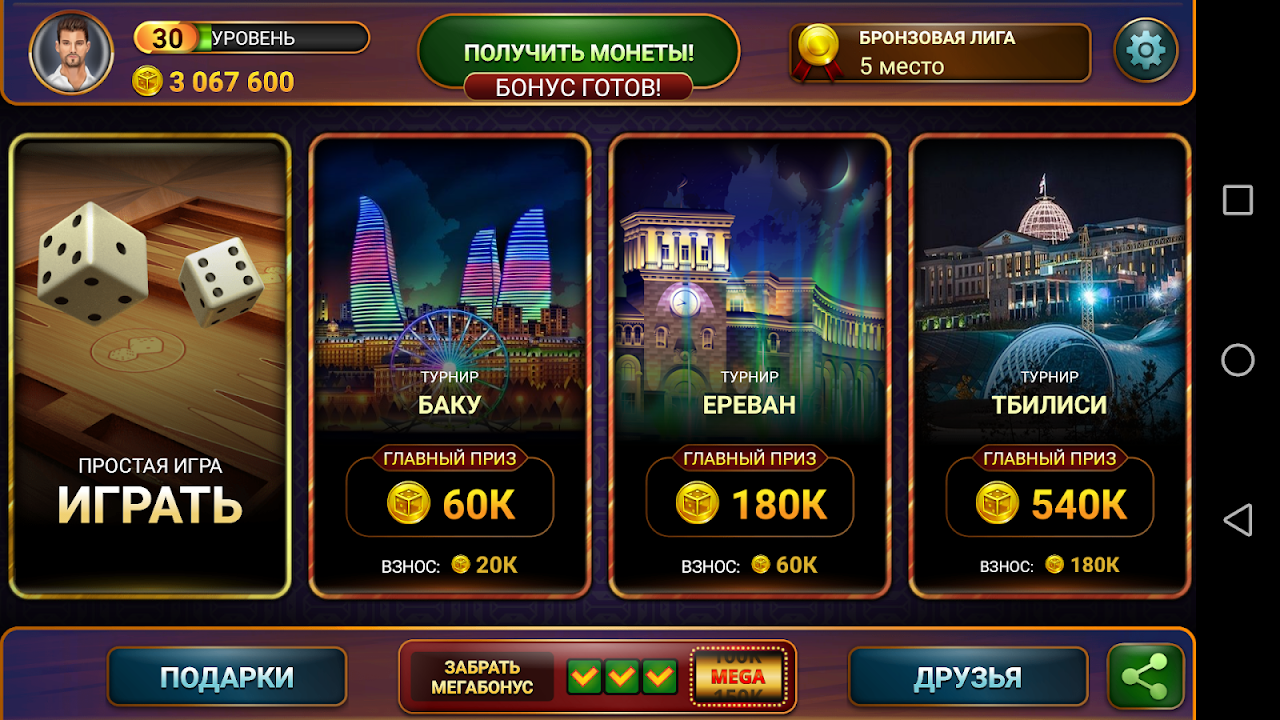Toggle the second green megabonus checkmark
This screenshot has width=1280, height=720.
[620, 677]
